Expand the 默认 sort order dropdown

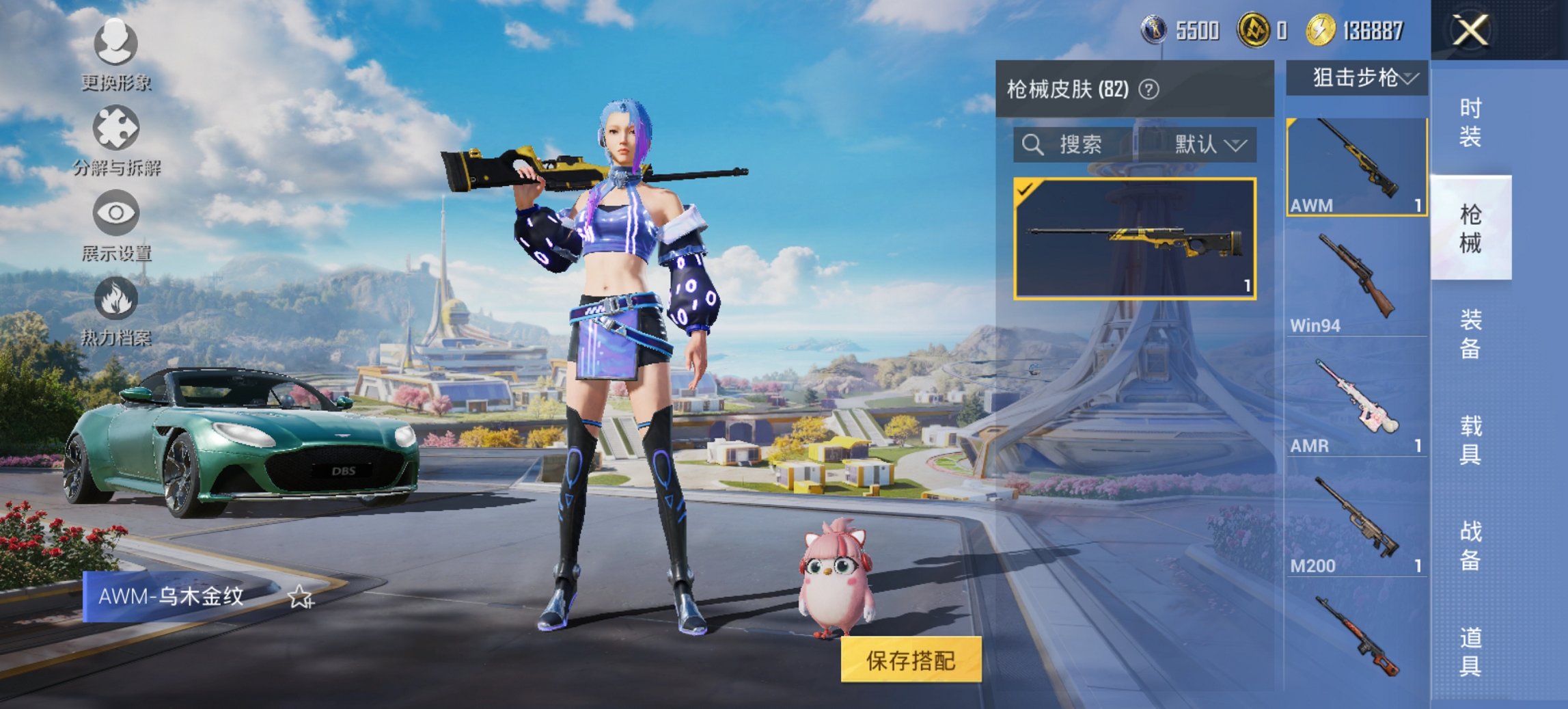coord(1208,146)
